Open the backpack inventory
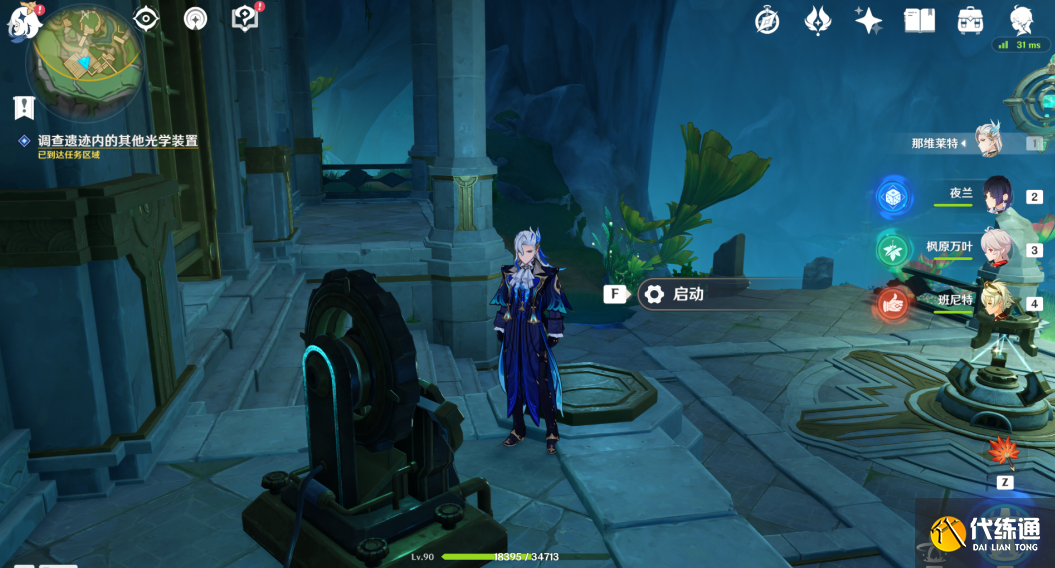1055x568 pixels. [970, 20]
